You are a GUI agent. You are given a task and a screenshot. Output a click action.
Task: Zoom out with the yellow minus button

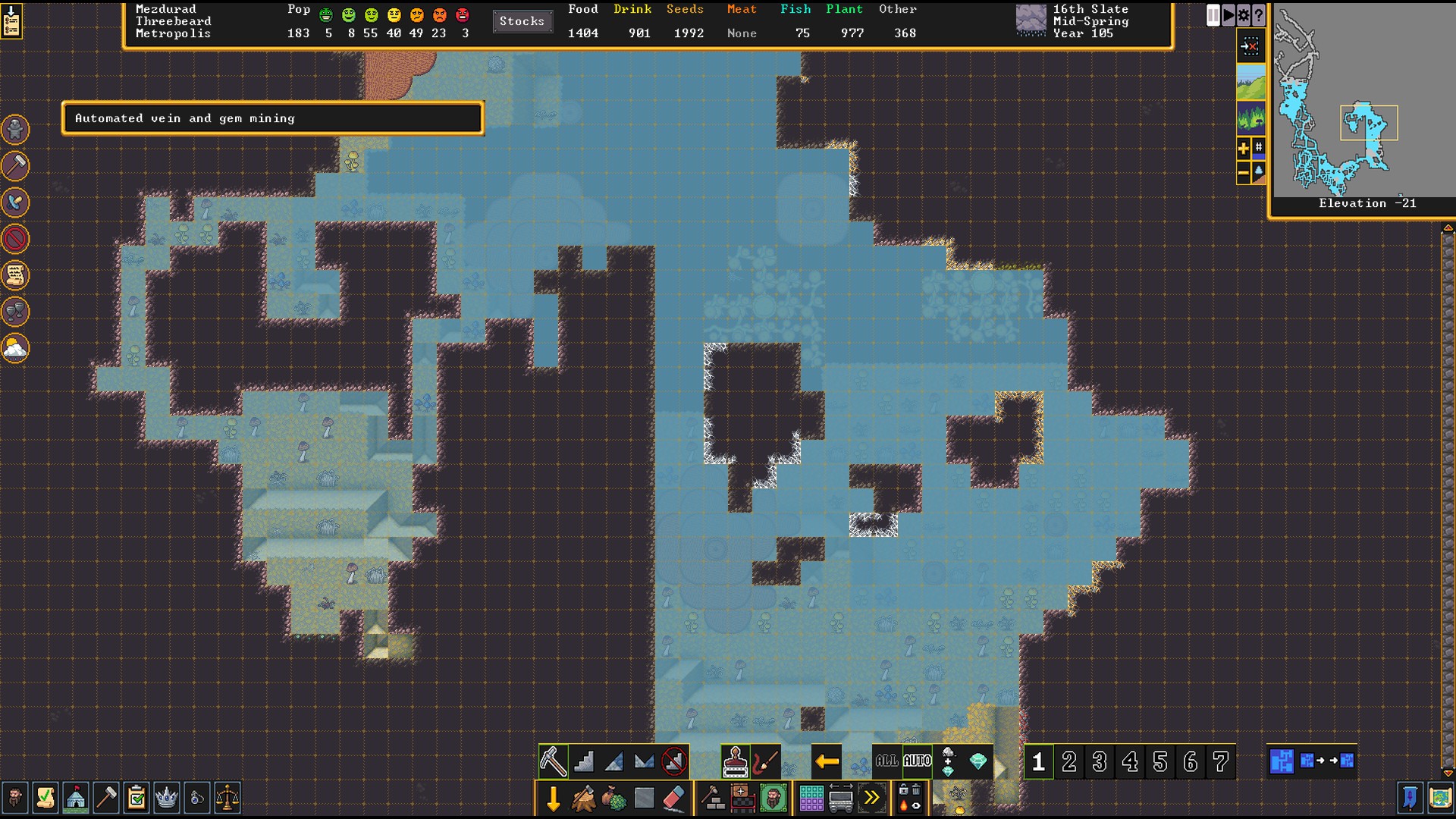[x=1244, y=174]
